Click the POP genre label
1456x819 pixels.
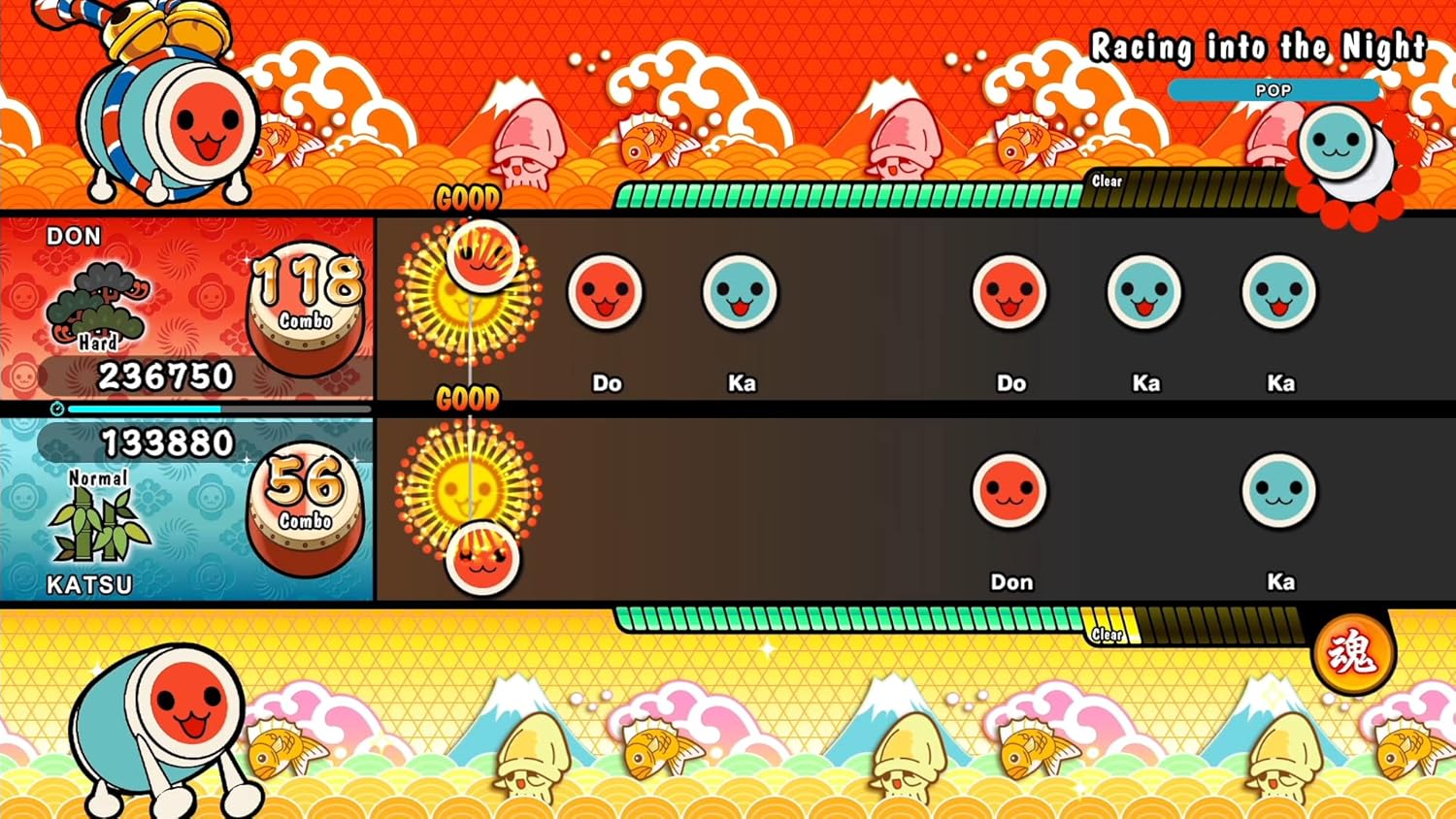click(1273, 90)
